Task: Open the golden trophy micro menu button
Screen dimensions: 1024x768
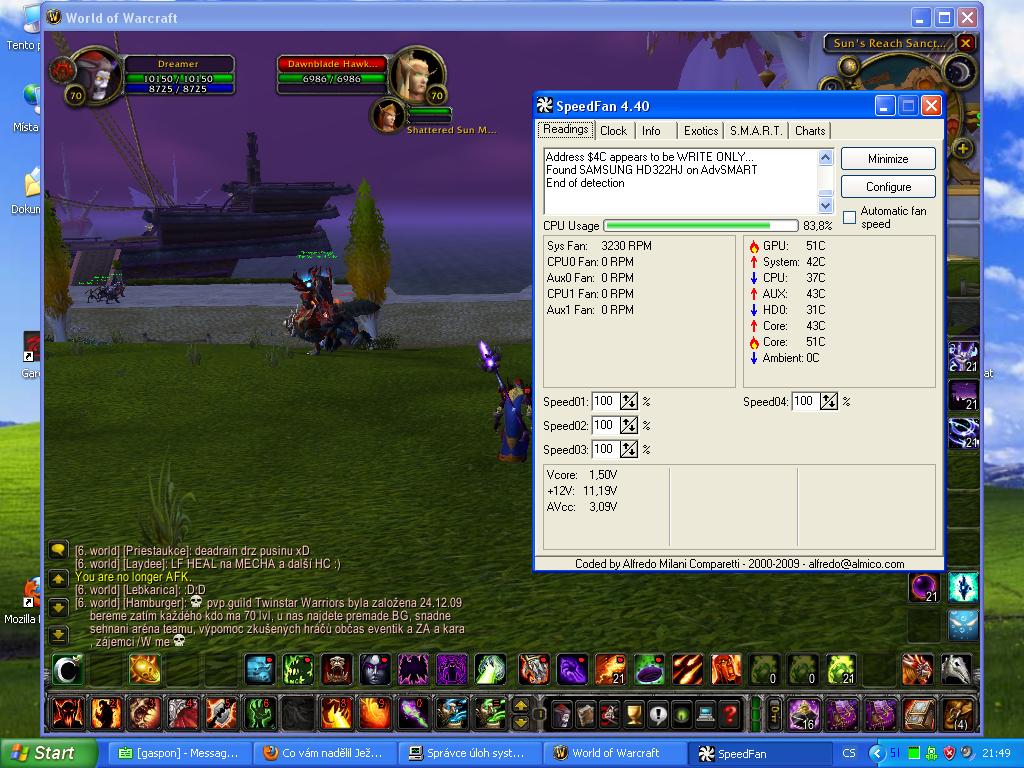Action: click(x=633, y=714)
